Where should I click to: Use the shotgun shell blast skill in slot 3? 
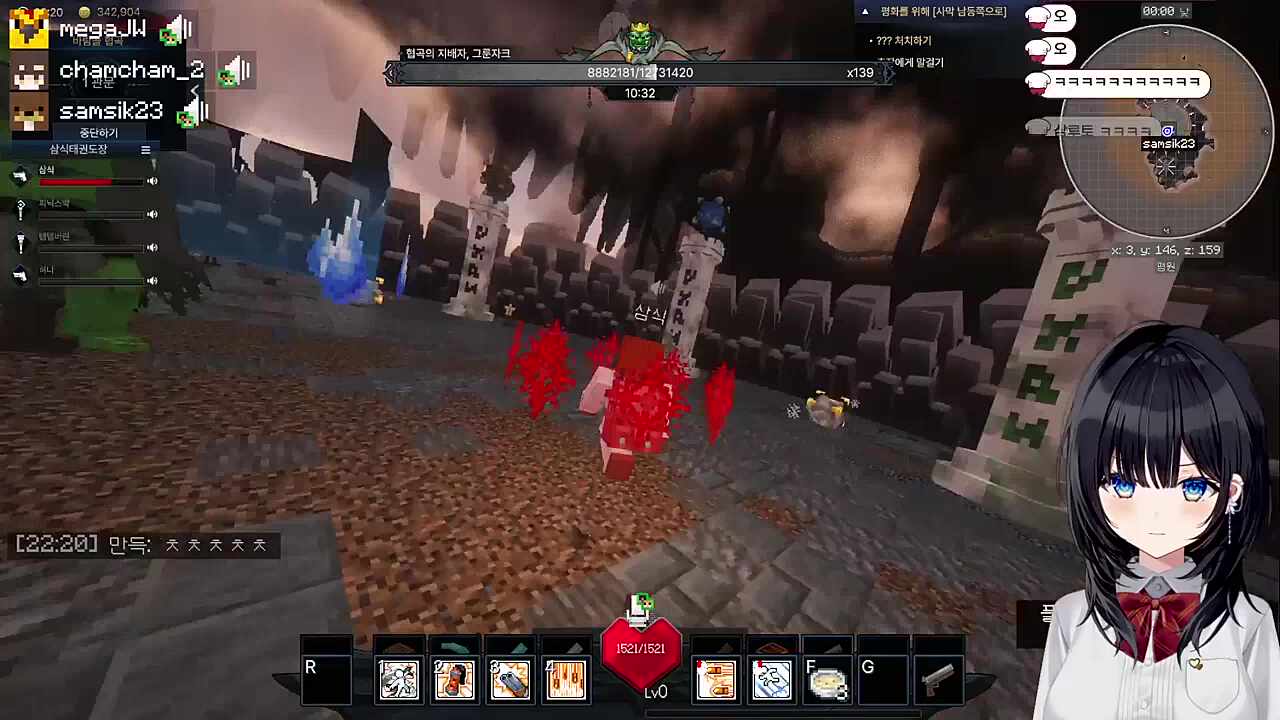pyautogui.click(x=510, y=680)
